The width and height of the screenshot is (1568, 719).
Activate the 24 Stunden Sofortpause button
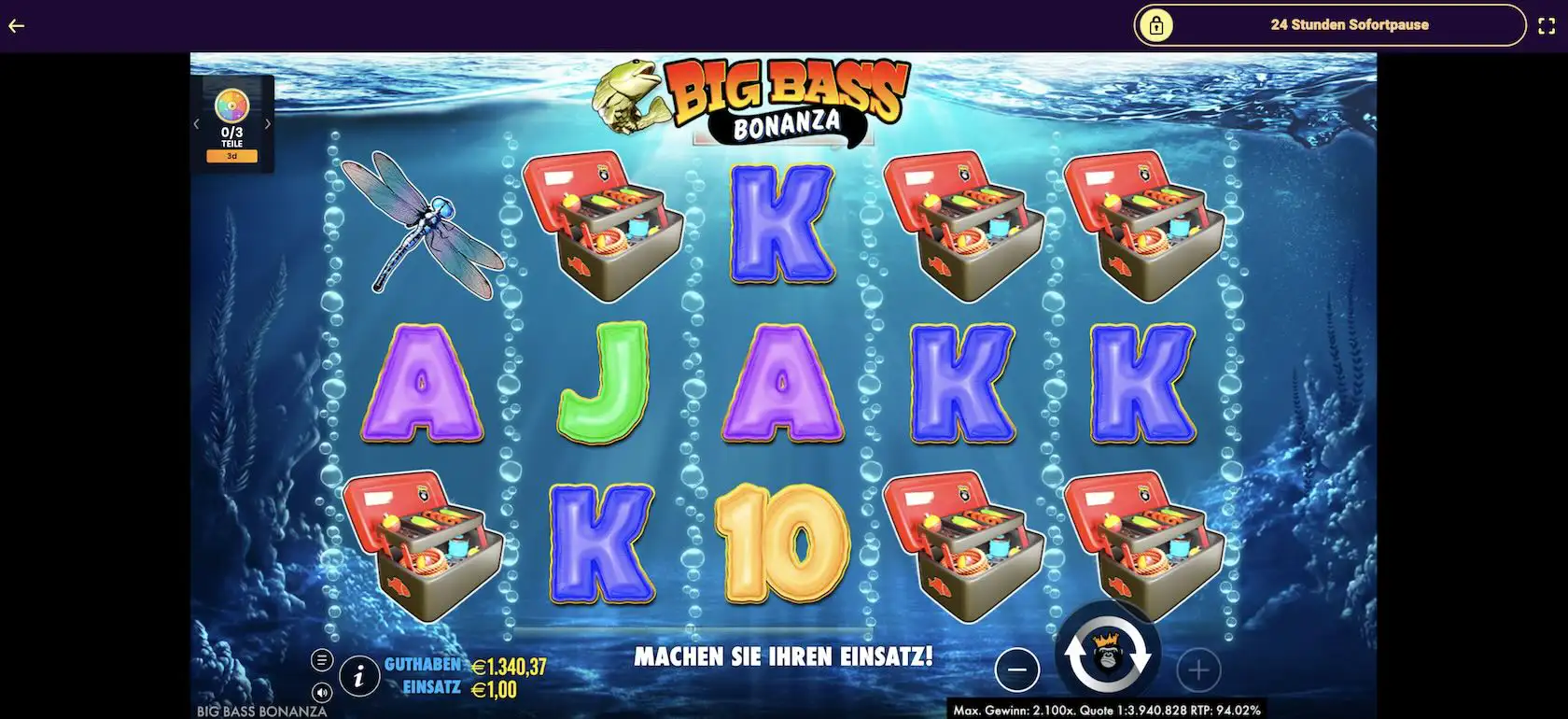pos(1349,25)
